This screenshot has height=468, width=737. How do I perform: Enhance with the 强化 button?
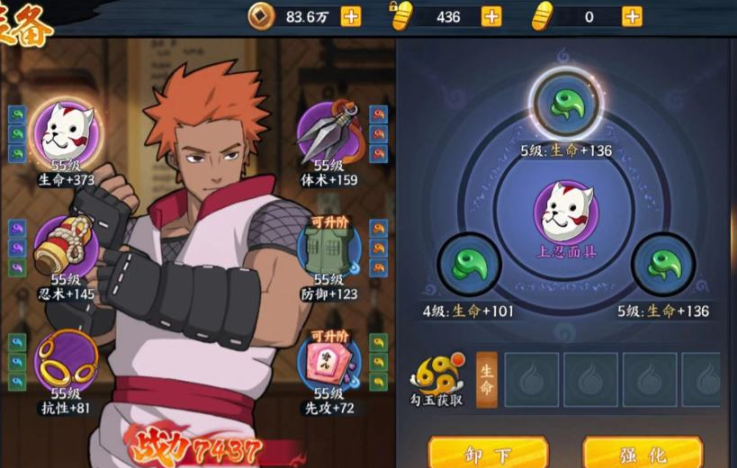[628, 453]
